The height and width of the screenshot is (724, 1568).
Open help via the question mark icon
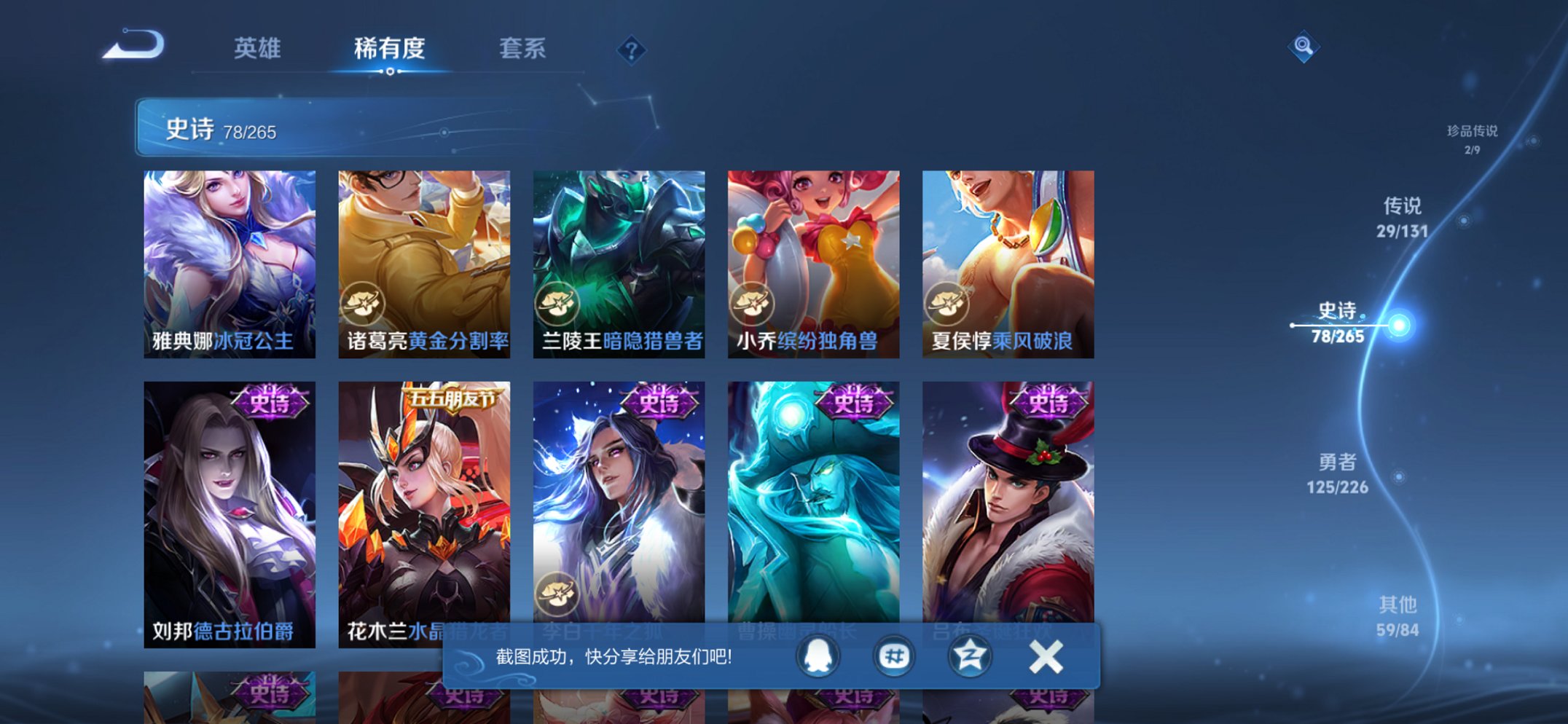pos(631,50)
